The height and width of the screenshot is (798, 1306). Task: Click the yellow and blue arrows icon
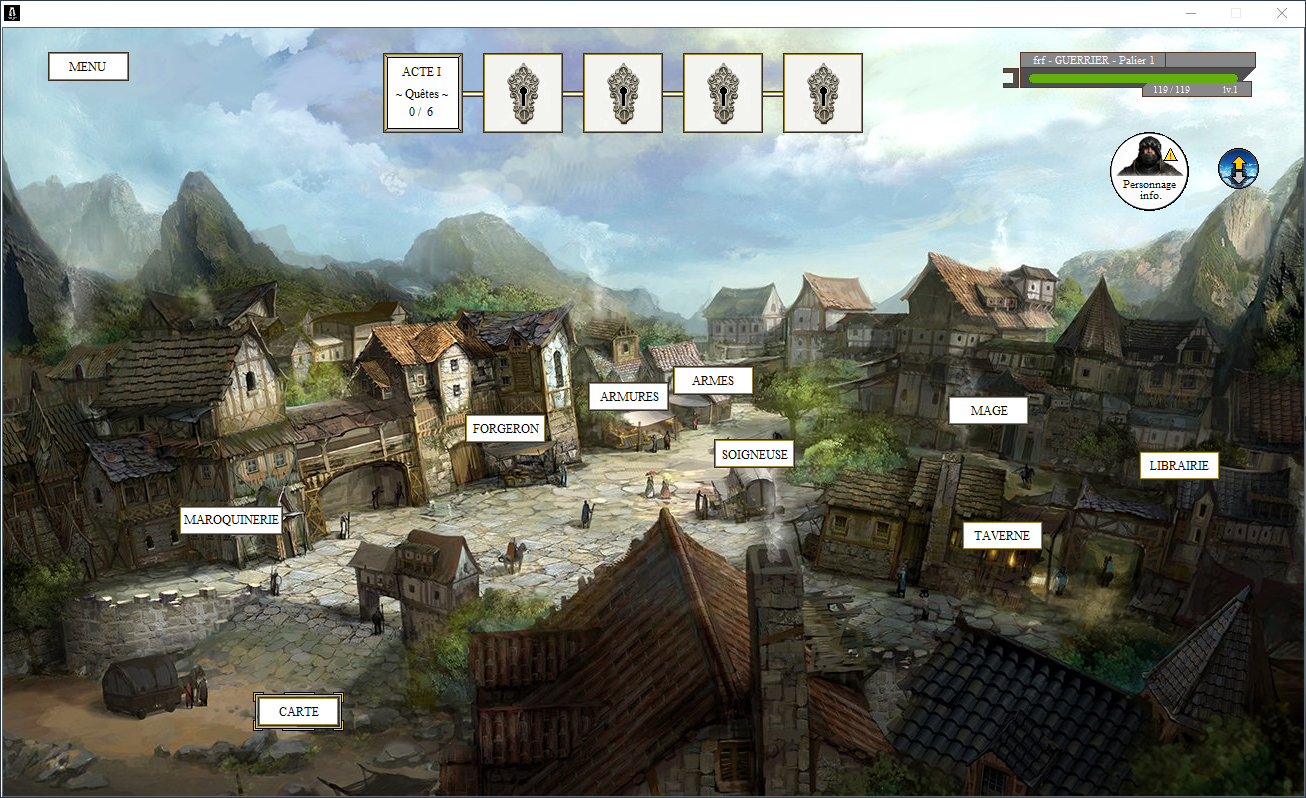(1238, 169)
